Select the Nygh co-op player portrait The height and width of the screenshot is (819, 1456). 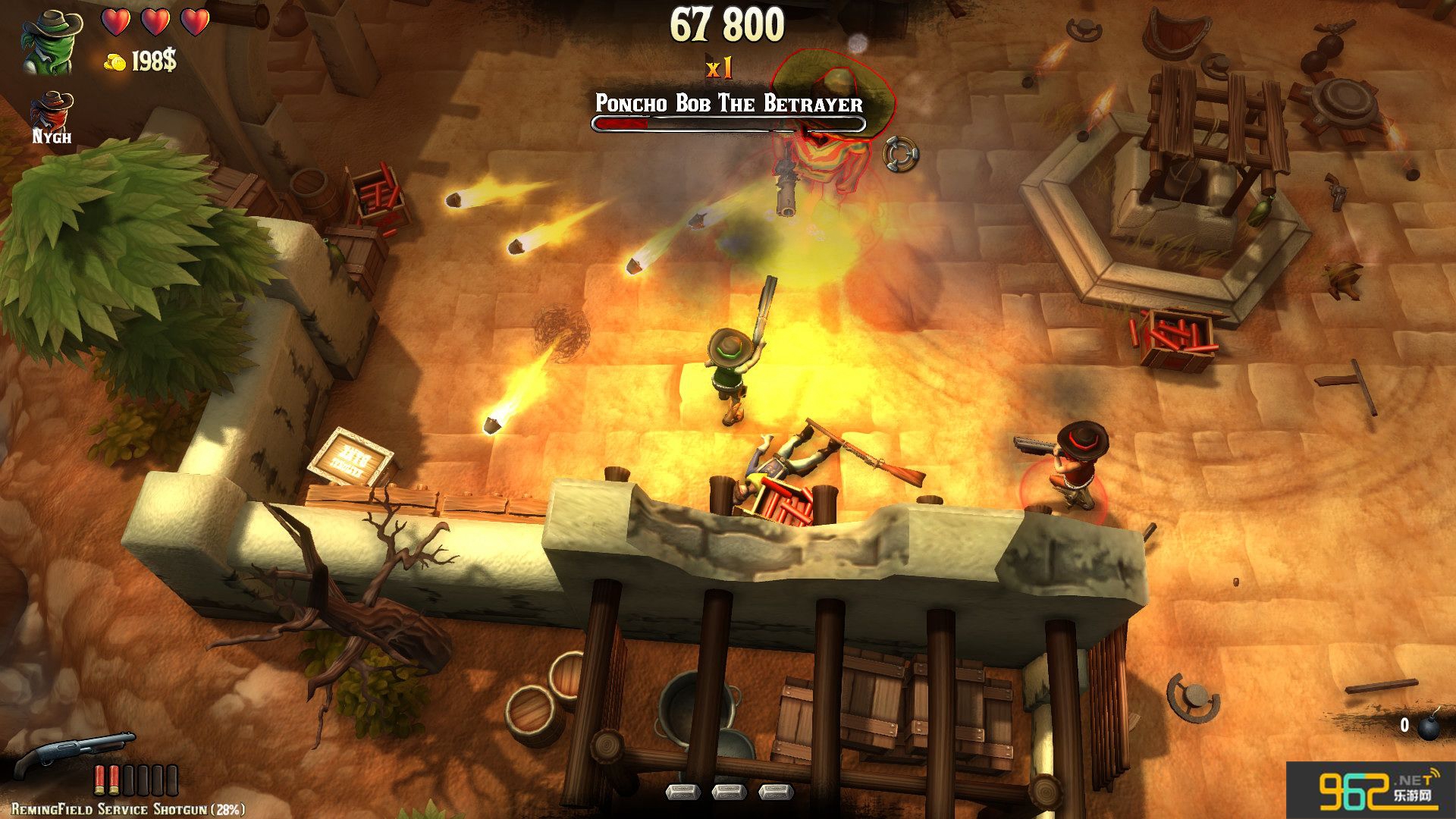click(52, 111)
